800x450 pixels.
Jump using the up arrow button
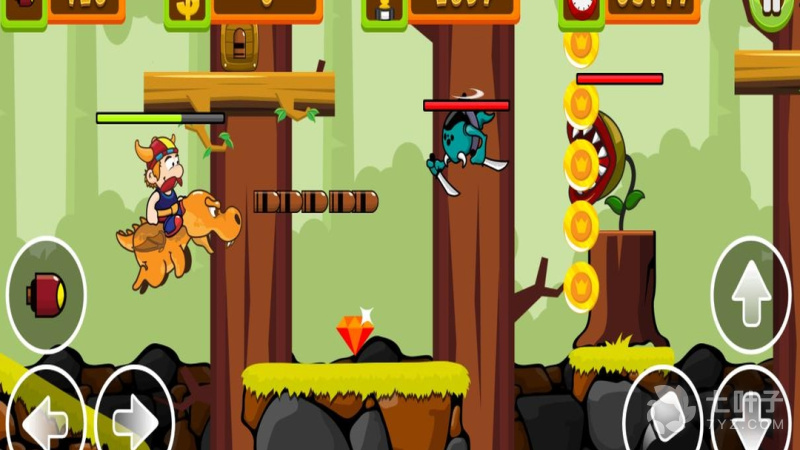pyautogui.click(x=750, y=295)
